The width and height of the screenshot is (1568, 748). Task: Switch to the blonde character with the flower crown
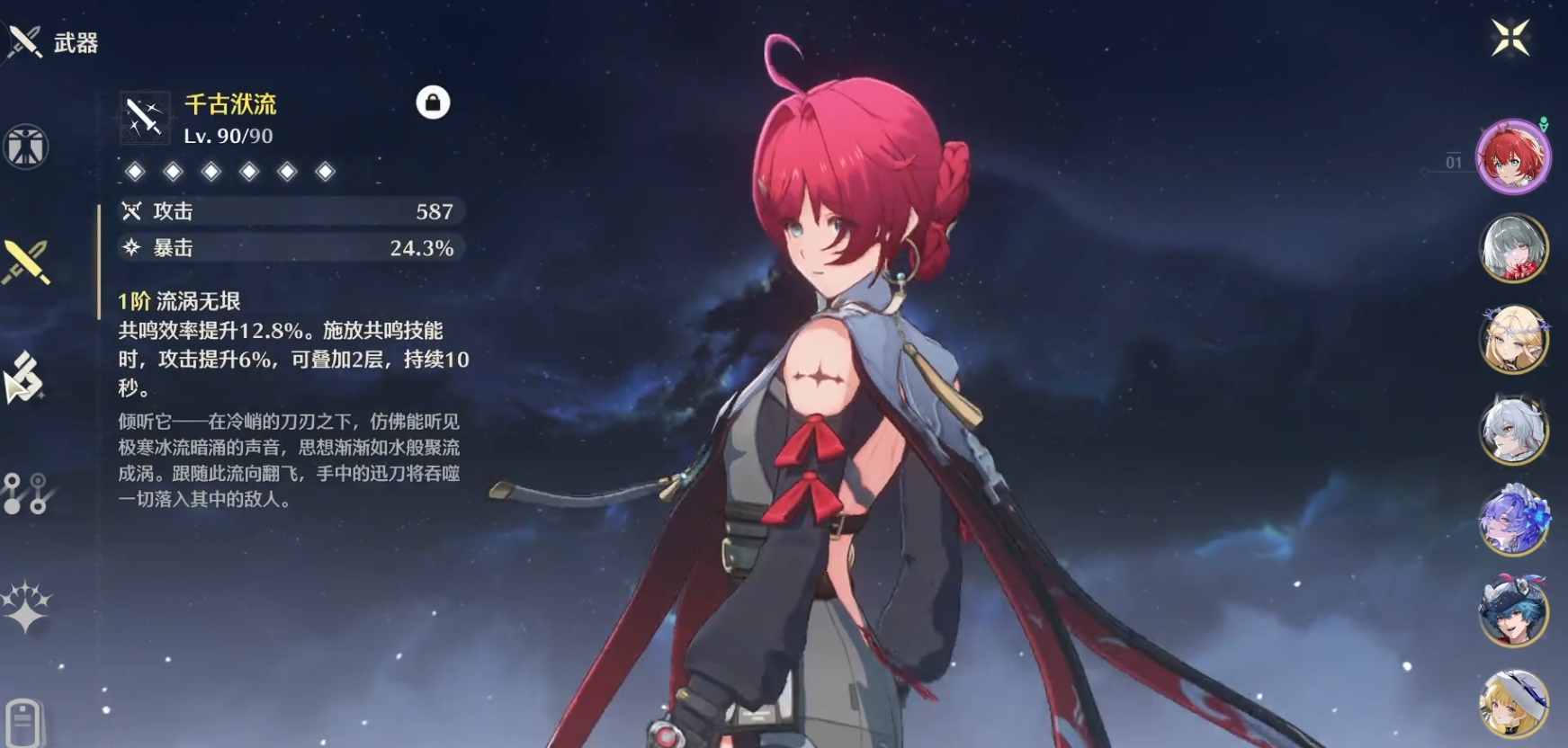[x=1514, y=339]
